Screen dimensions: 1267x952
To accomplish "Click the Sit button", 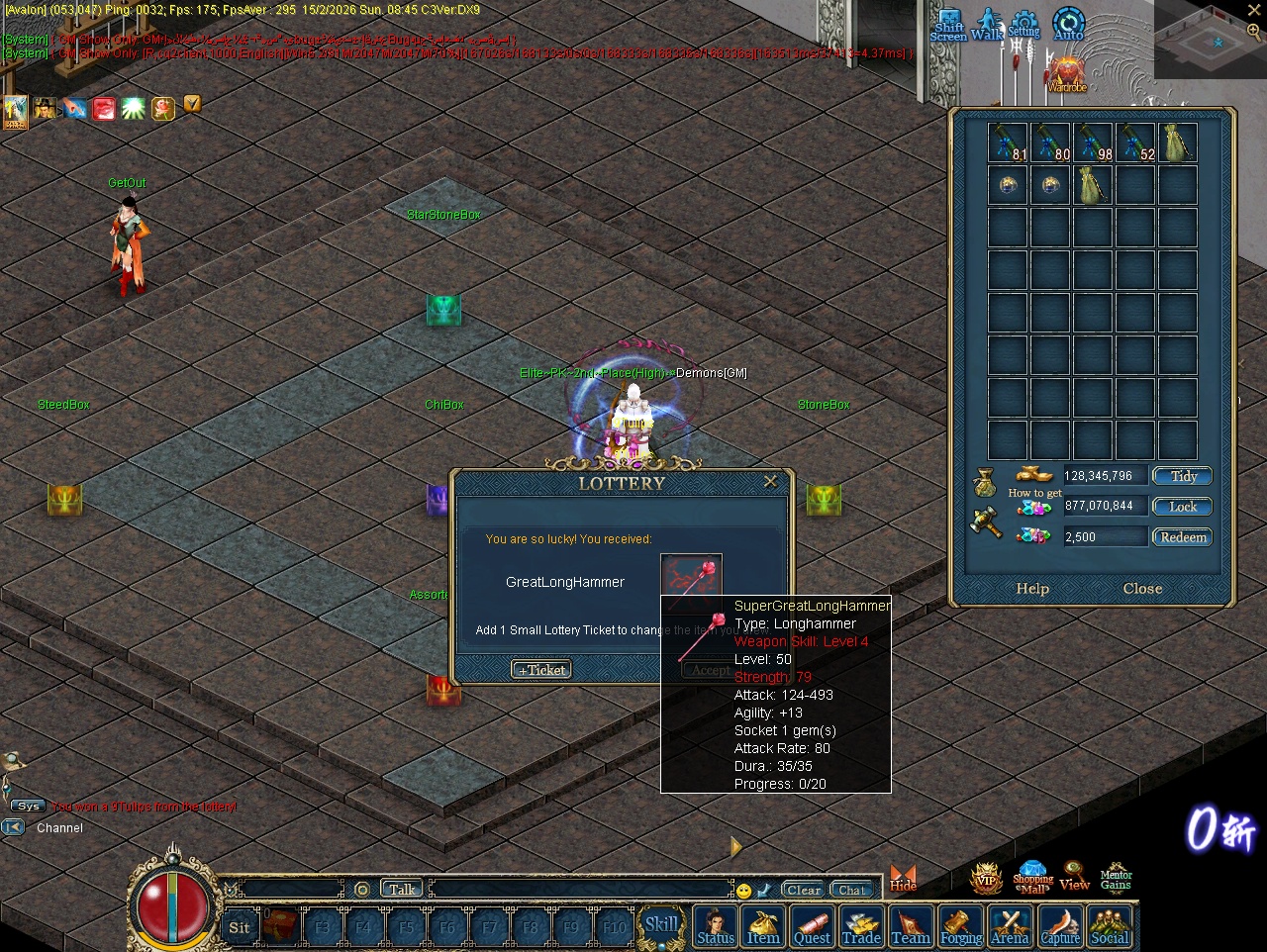I will point(240,927).
